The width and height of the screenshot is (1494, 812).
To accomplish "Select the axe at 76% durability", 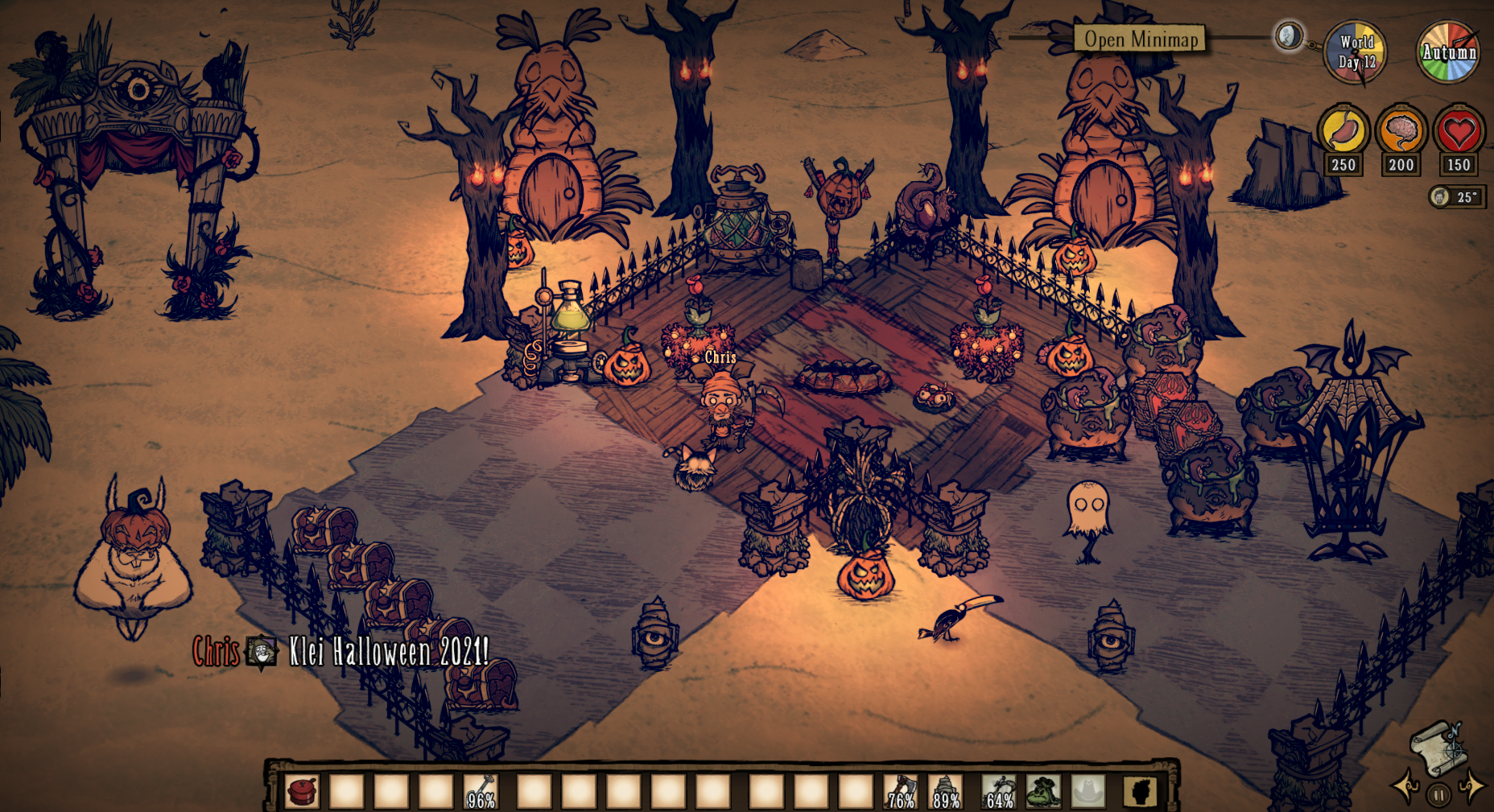I will click(x=900, y=791).
